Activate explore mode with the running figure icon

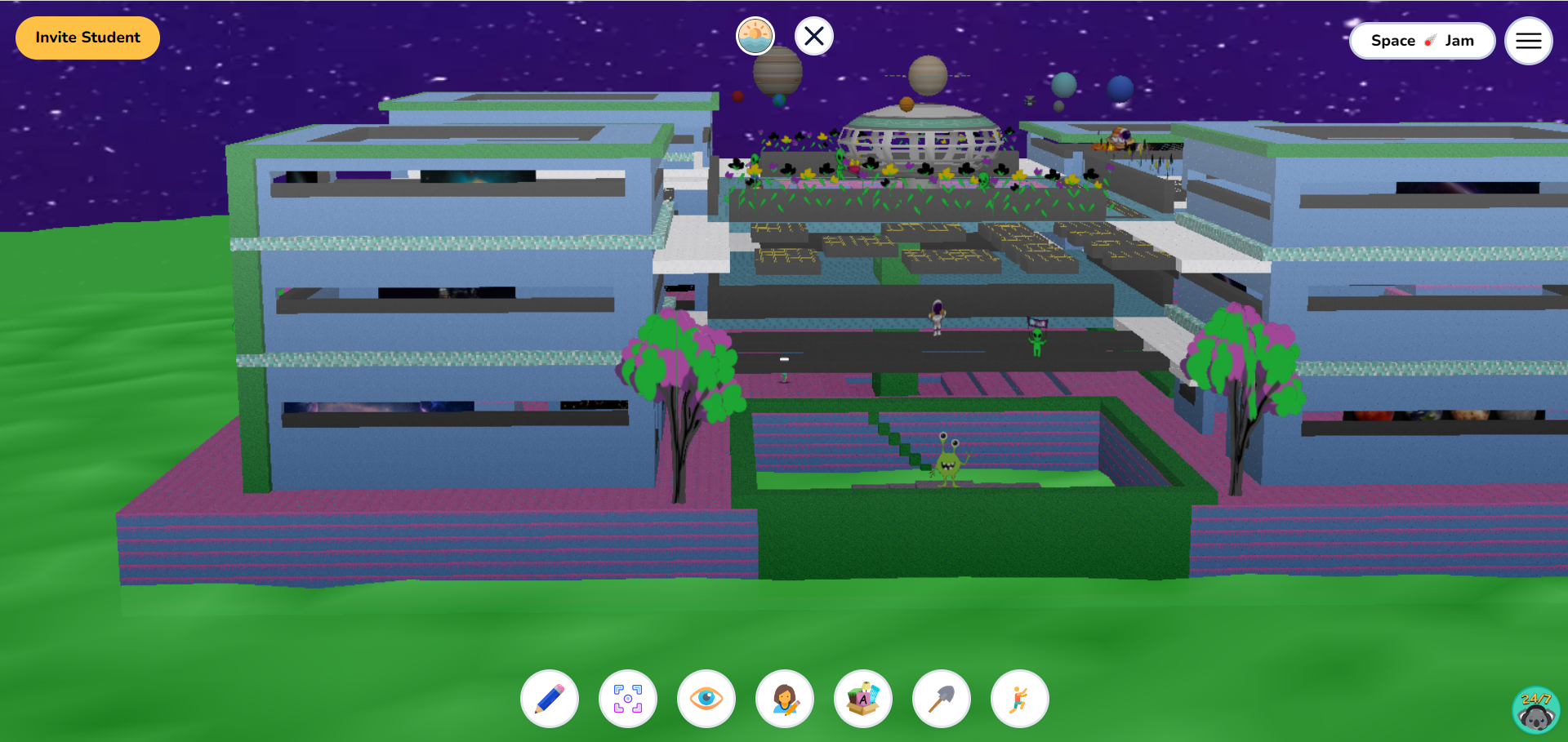1019,699
